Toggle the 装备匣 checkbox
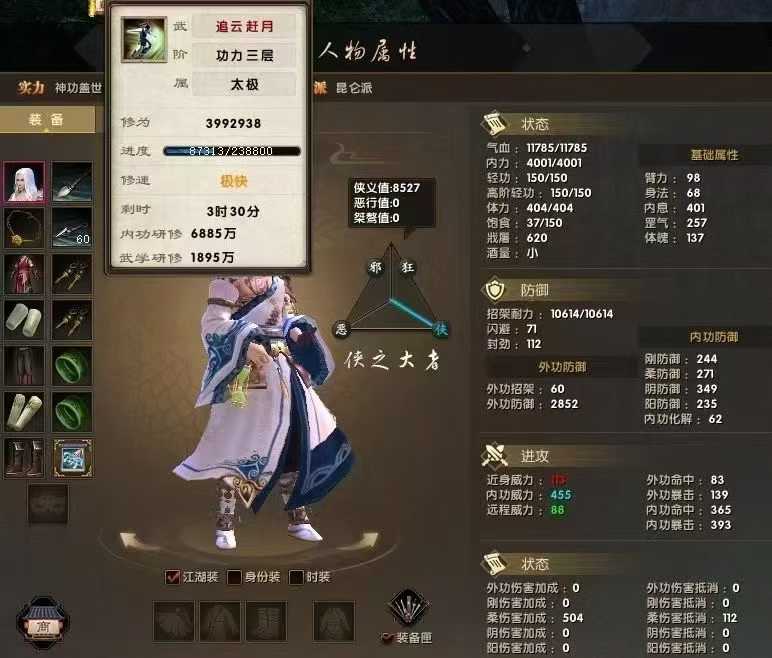Screen dimensions: 772x658 pos(388,638)
